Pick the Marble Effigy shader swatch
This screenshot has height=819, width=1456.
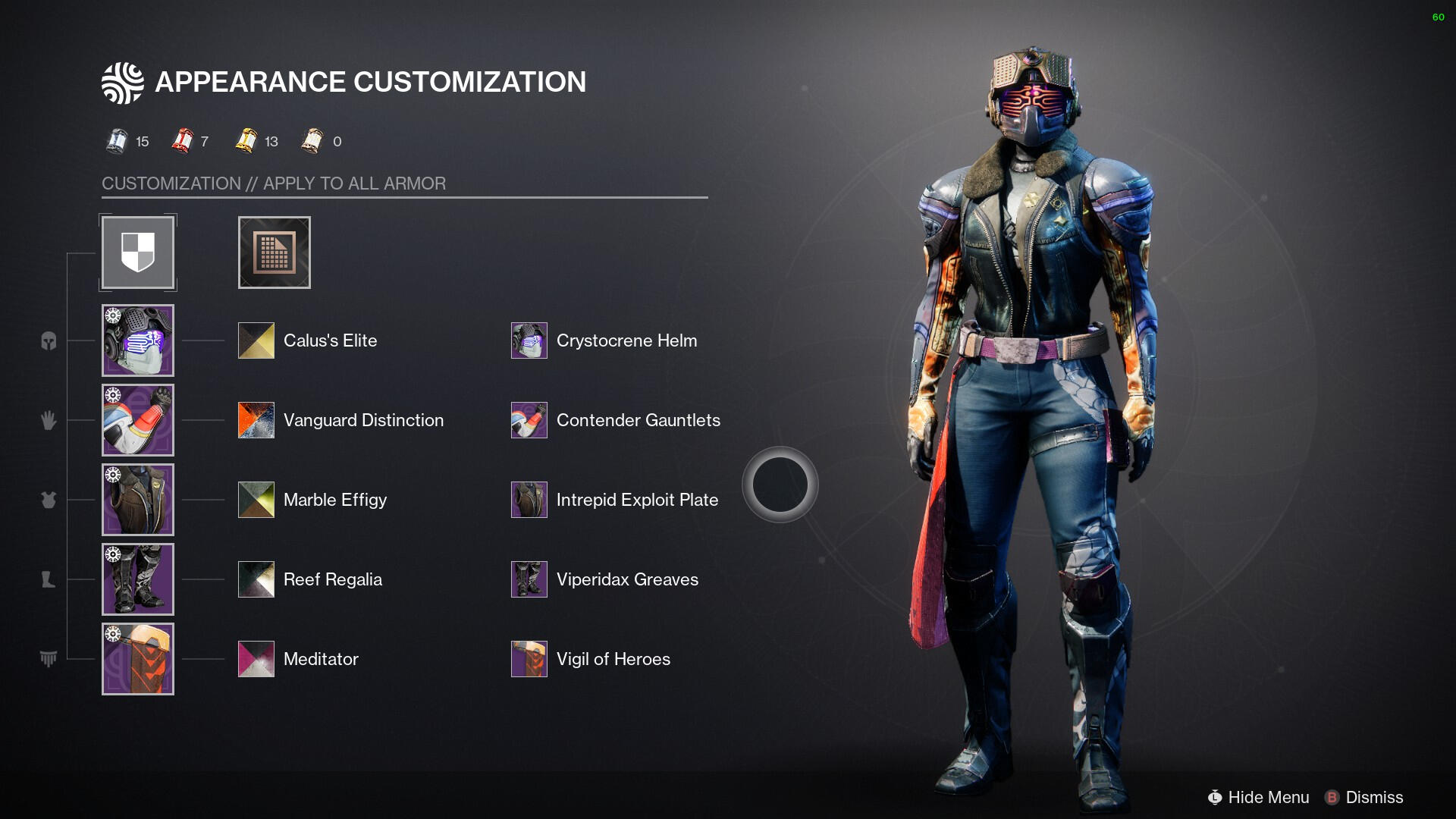click(256, 500)
